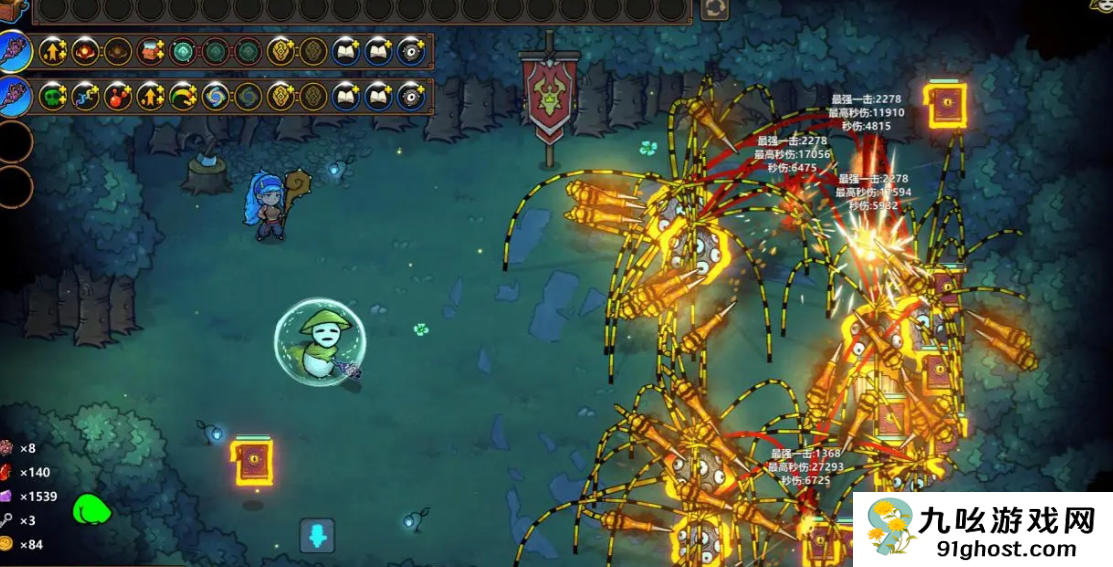The height and width of the screenshot is (567, 1113).
Task: Select the glowing red flame spell
Action: pyautogui.click(x=86, y=50)
